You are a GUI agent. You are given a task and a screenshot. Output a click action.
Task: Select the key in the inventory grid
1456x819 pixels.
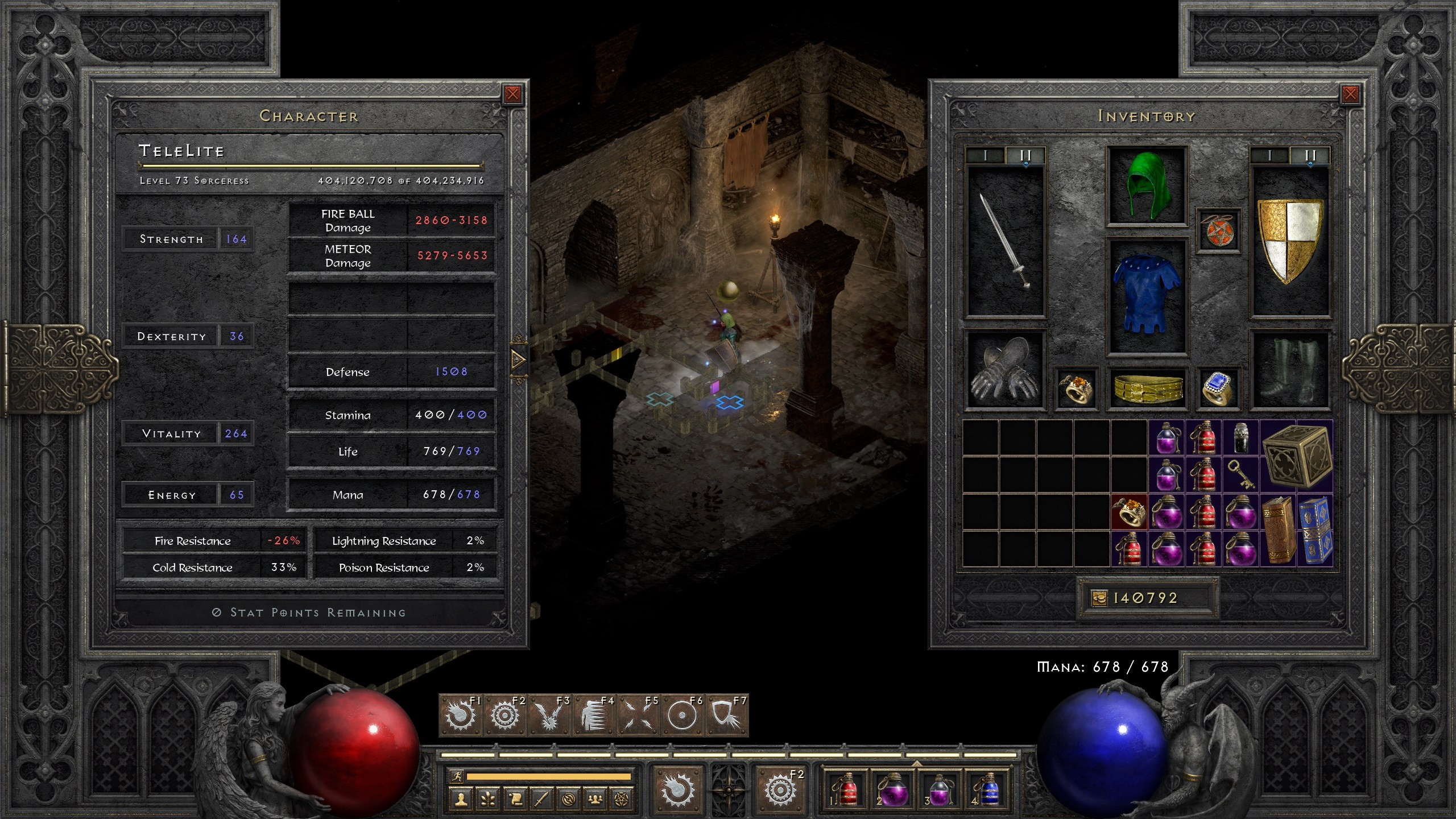pos(1240,475)
